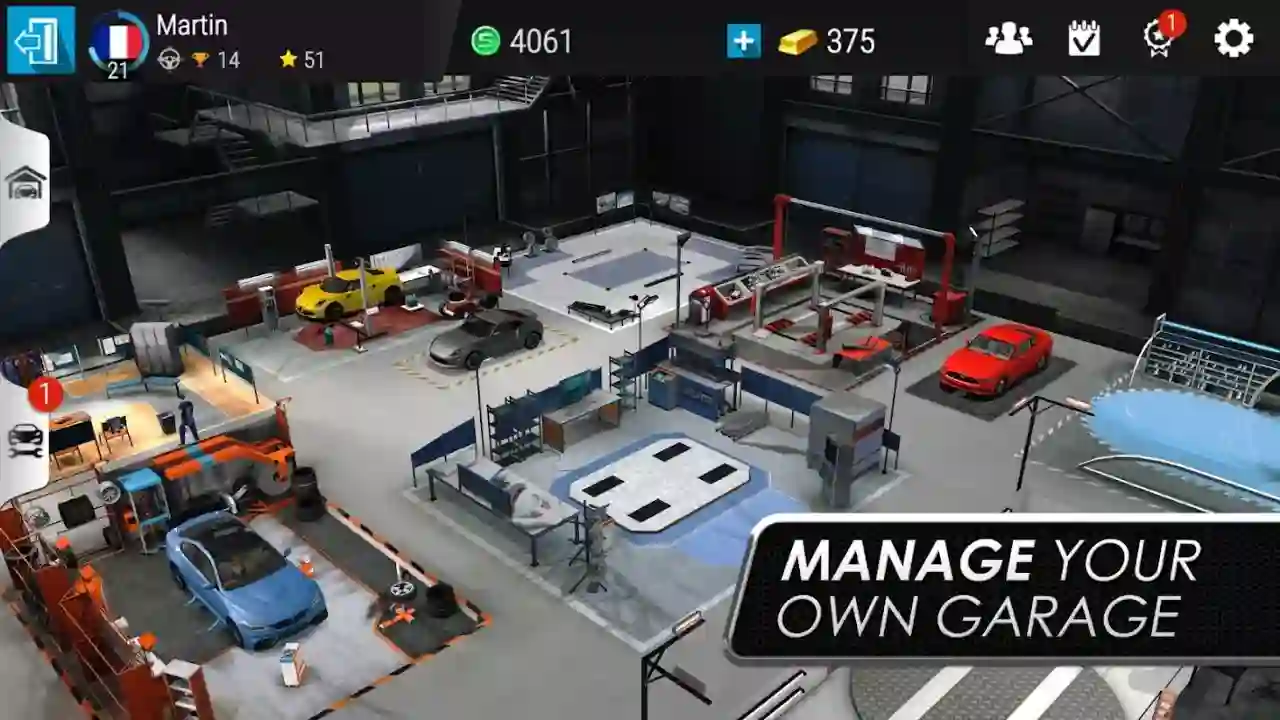Open the French flag profile avatar
Screen dimensions: 1280x720
pyautogui.click(x=117, y=37)
